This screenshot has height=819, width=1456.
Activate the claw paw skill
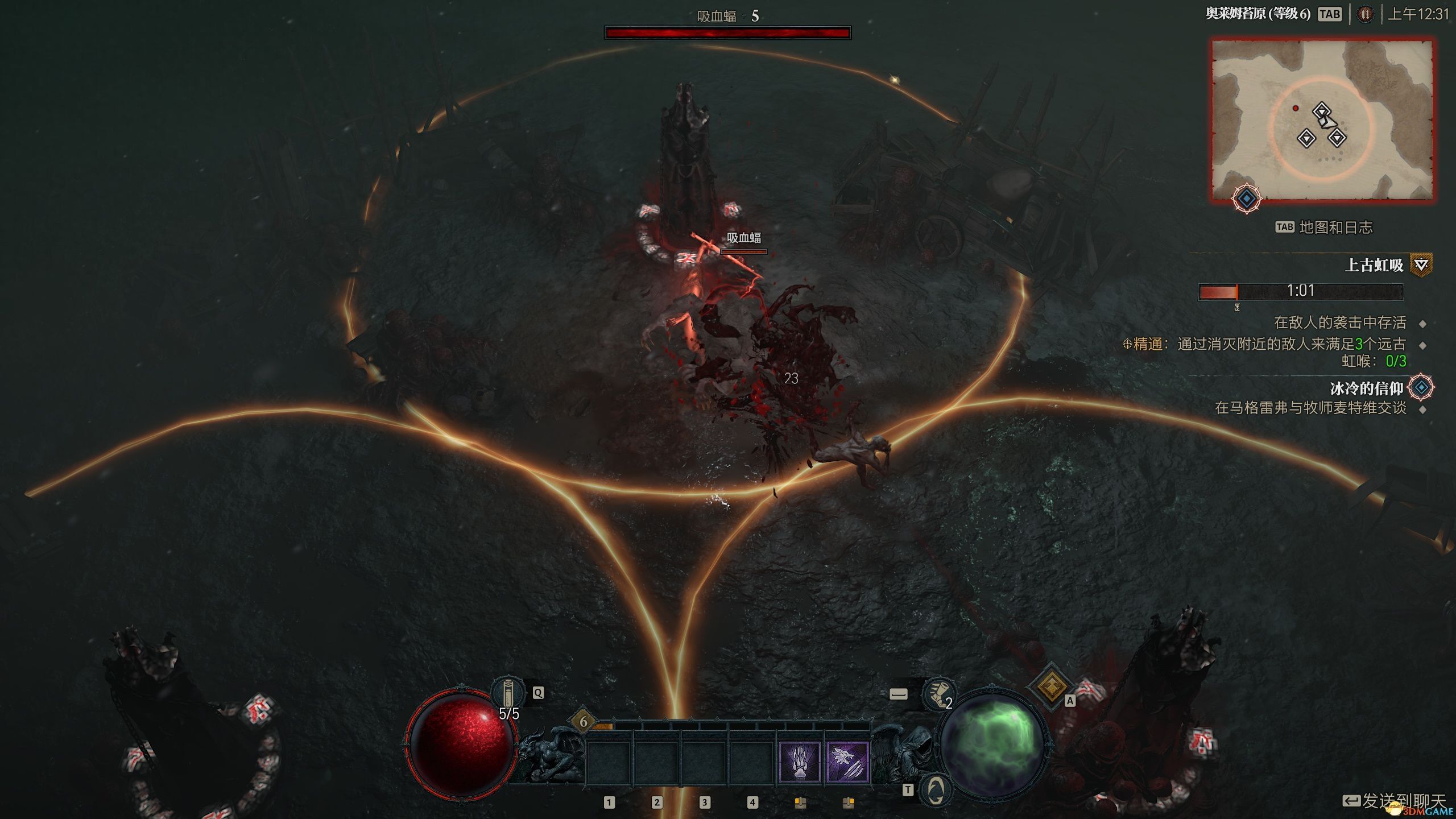(799, 762)
